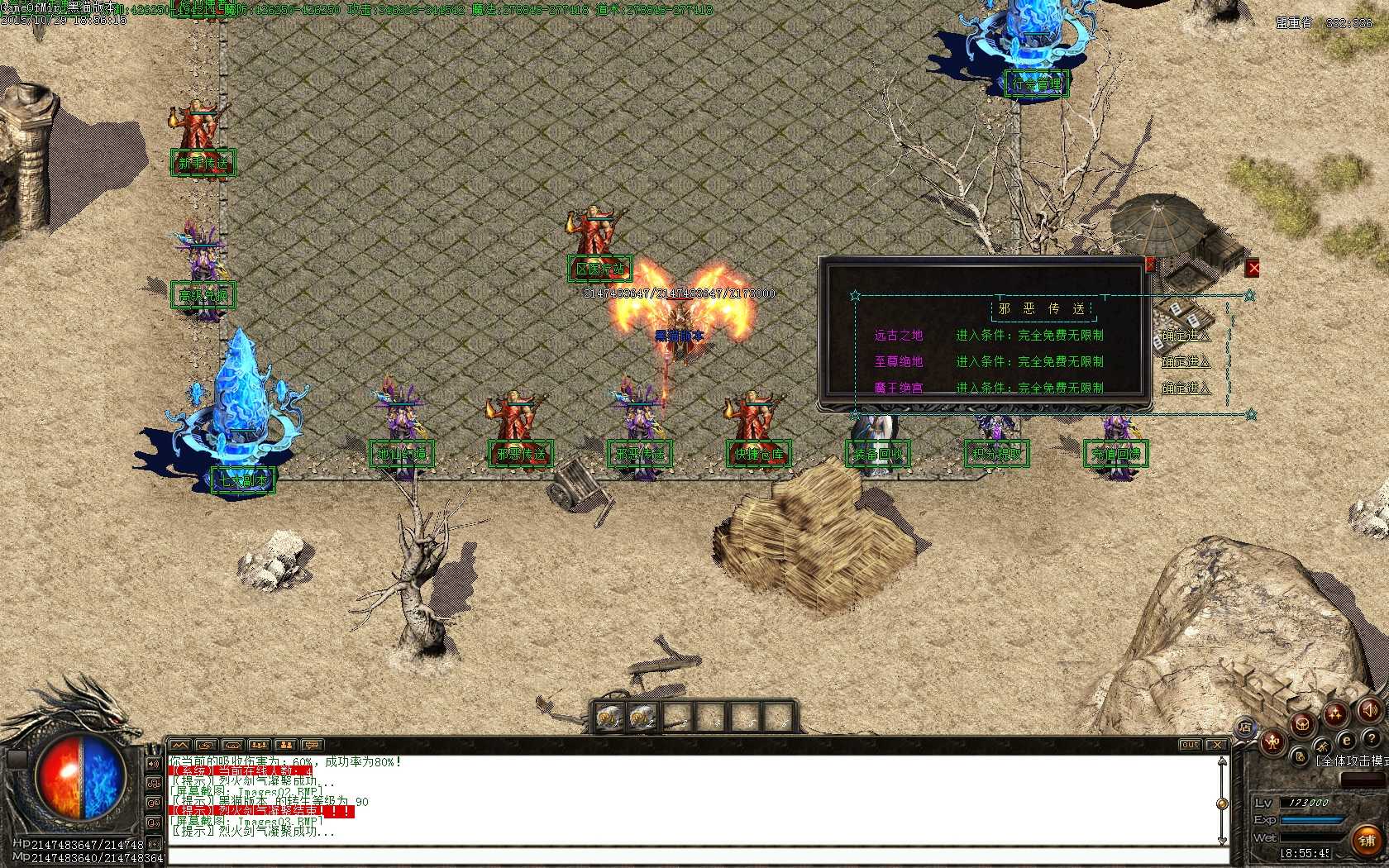Click the chat scroll-up arrow
Image resolution: width=1389 pixels, height=868 pixels.
pyautogui.click(x=1222, y=761)
